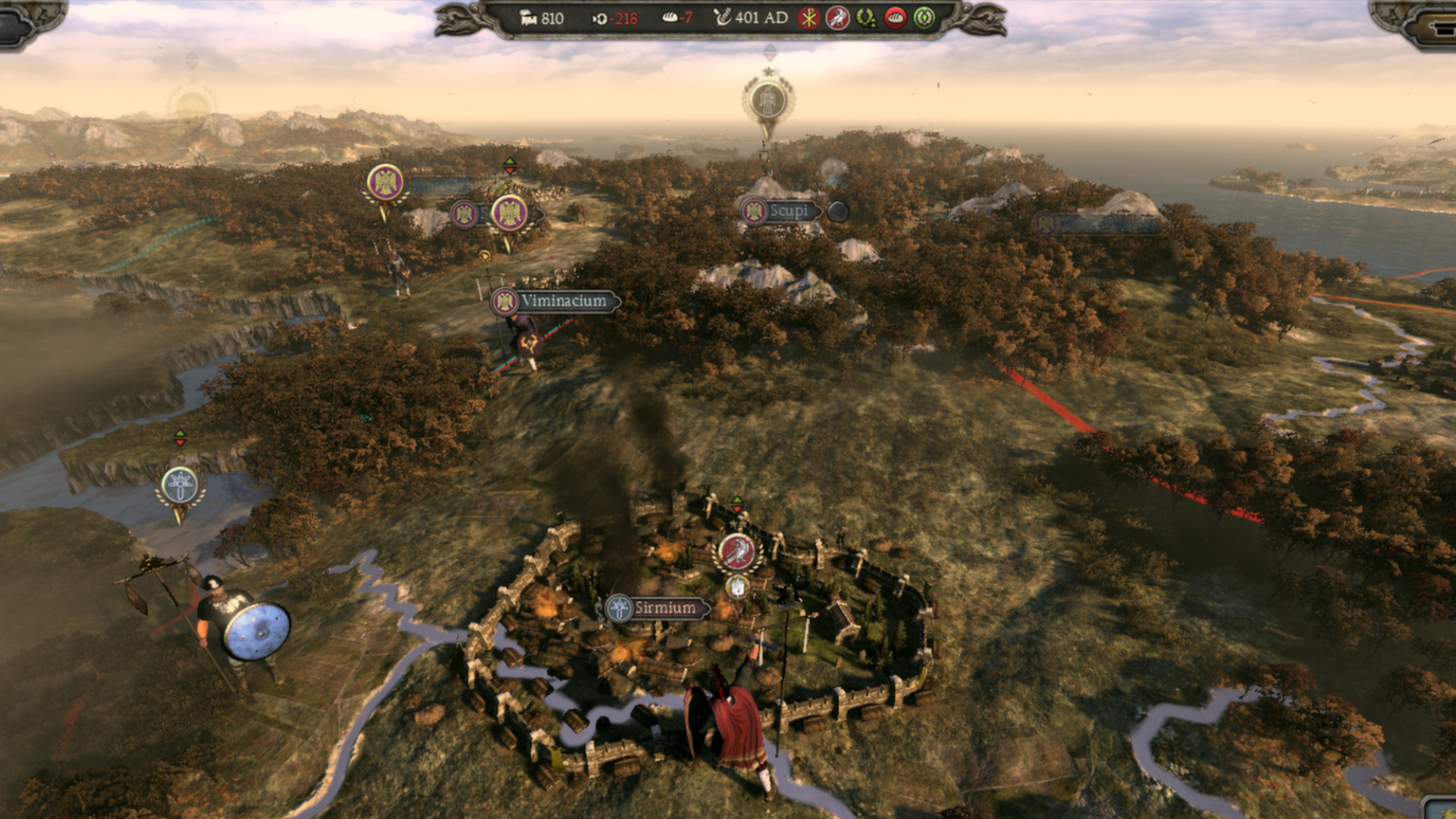Expand the tab in the top-right corner
1456x819 pixels.
(1437, 23)
